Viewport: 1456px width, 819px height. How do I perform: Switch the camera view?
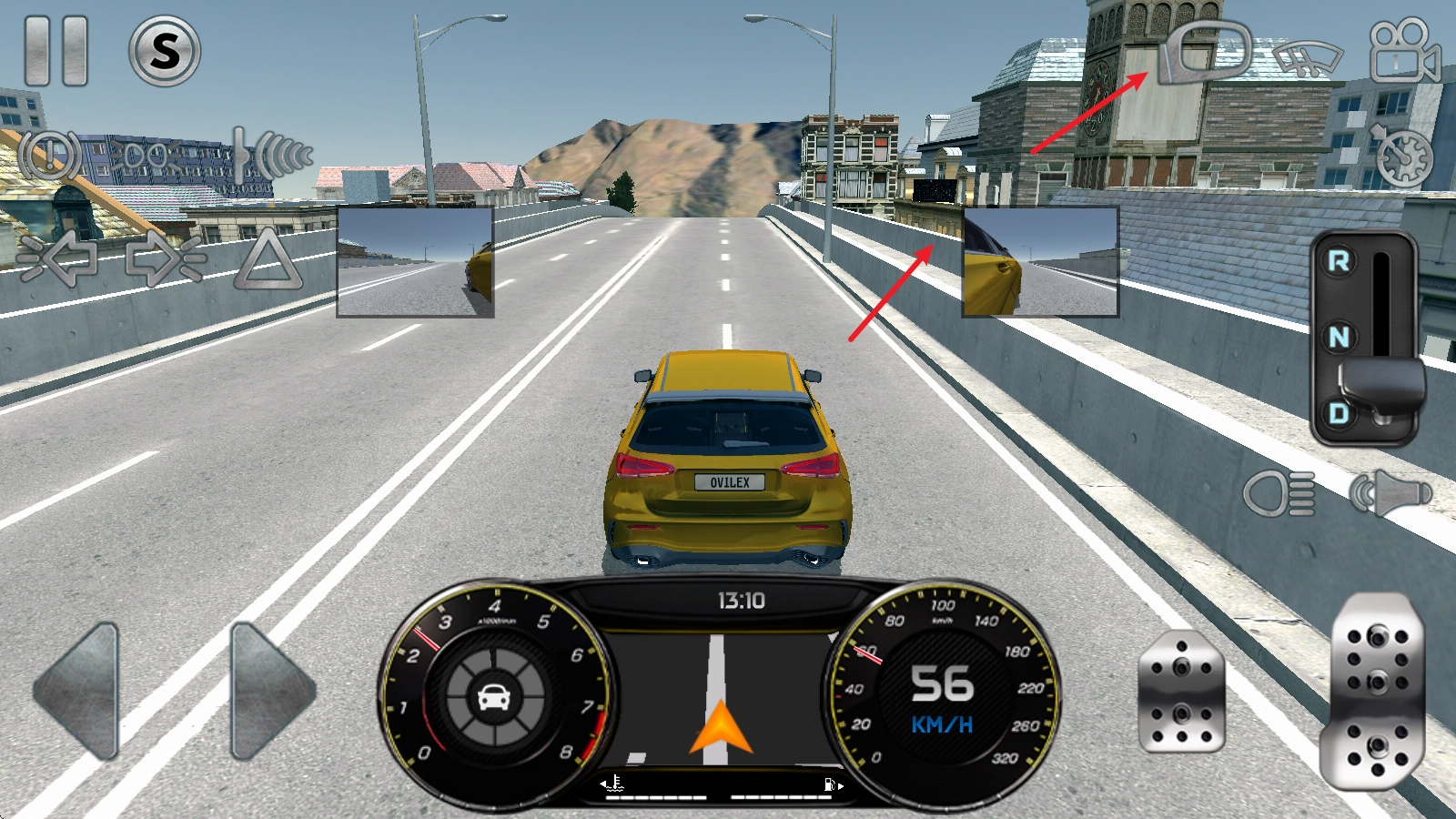pos(1404,52)
